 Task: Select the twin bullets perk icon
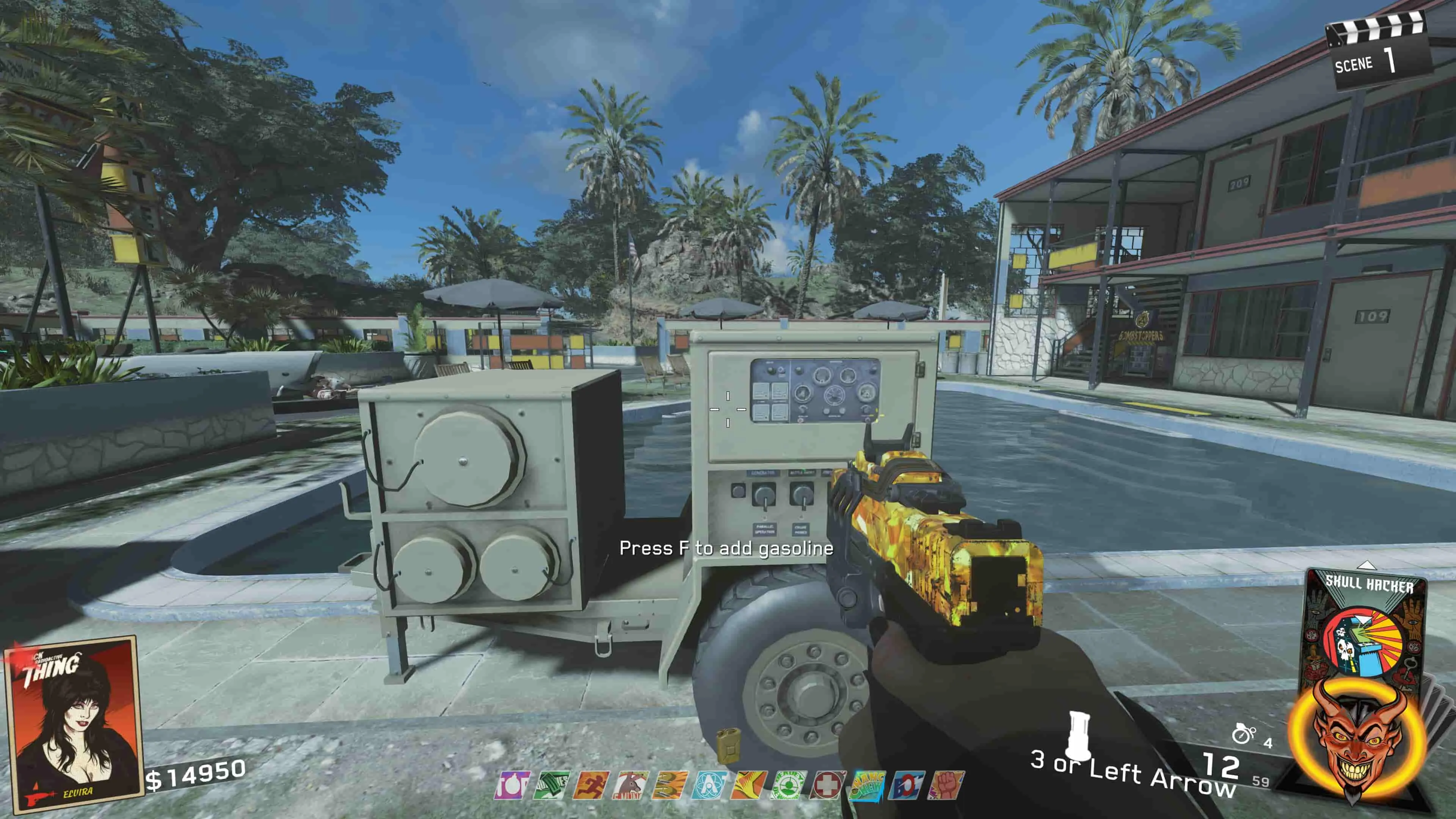670,785
